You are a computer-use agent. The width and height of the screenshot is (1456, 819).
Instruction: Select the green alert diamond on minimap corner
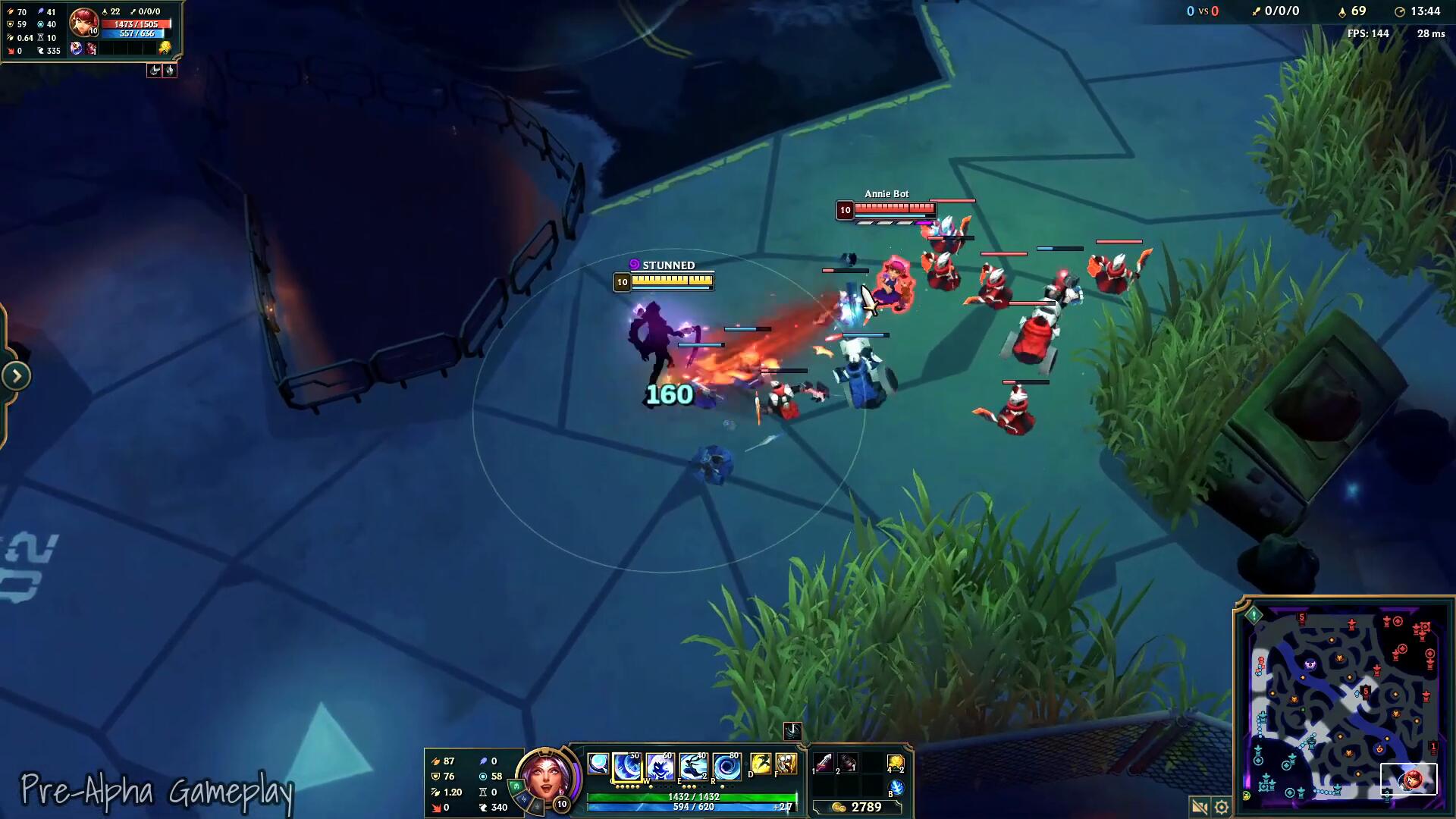[1254, 615]
